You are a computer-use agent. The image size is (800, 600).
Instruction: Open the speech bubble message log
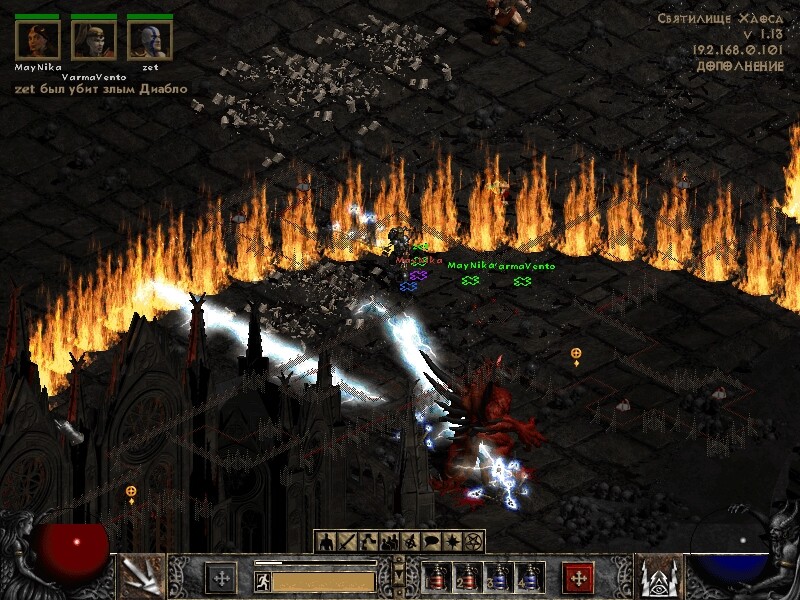pyautogui.click(x=431, y=541)
